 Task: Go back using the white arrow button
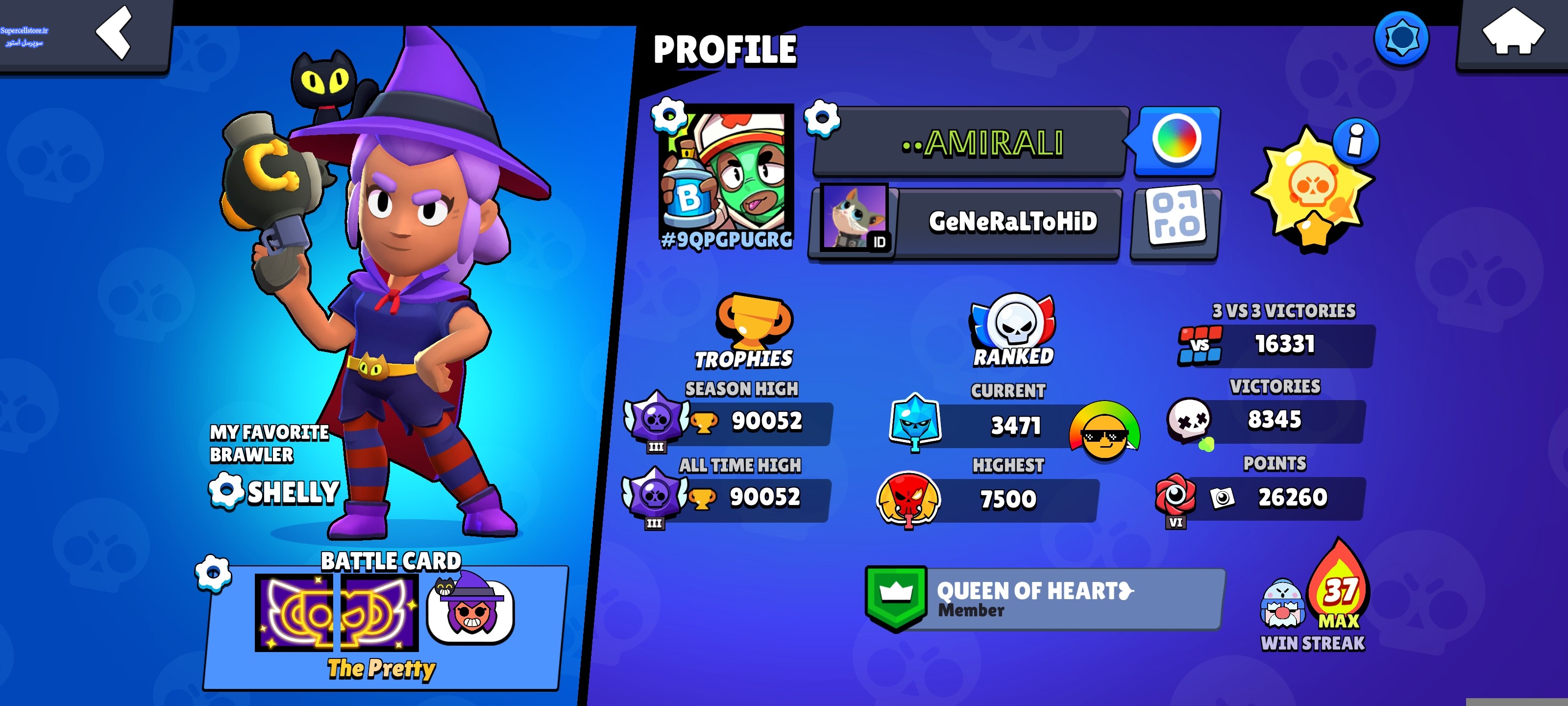(x=114, y=33)
